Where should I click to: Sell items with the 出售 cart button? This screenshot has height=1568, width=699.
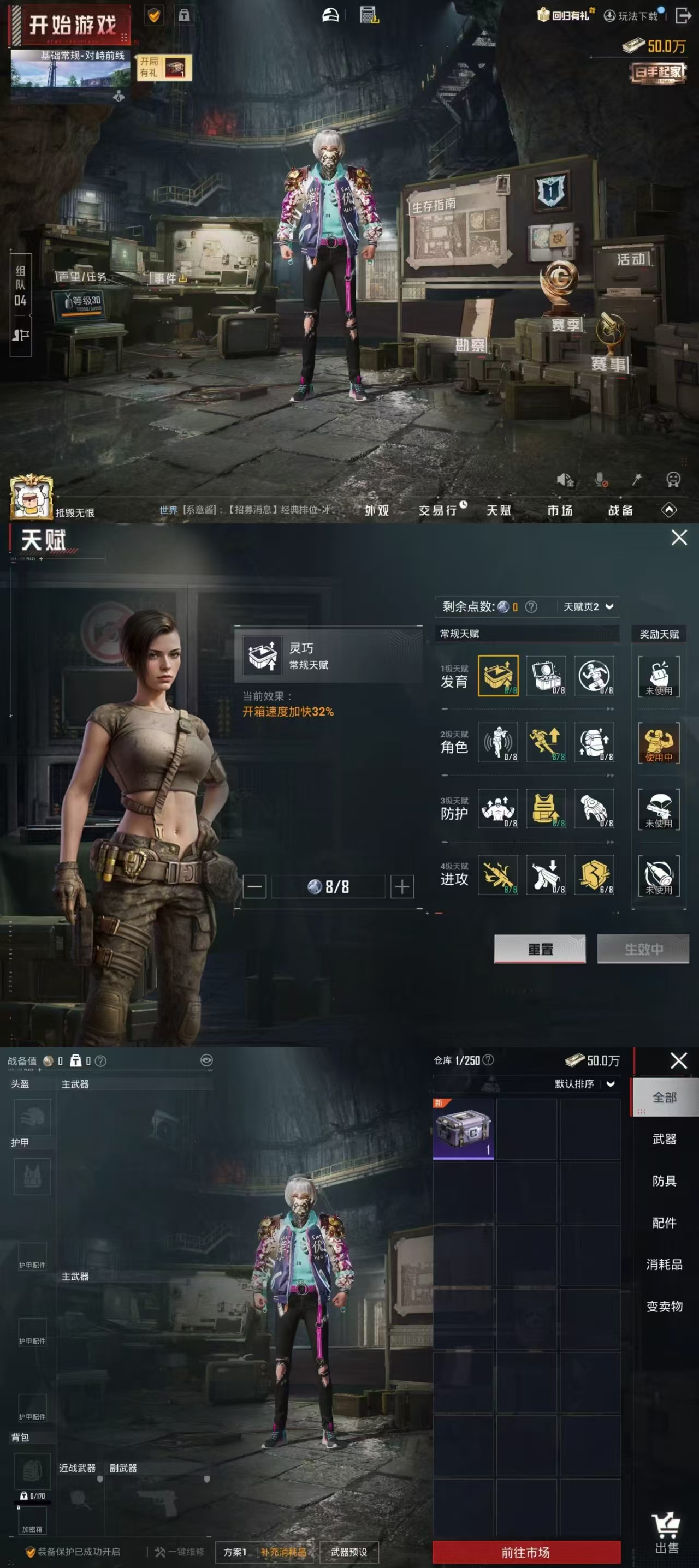pos(666,1535)
